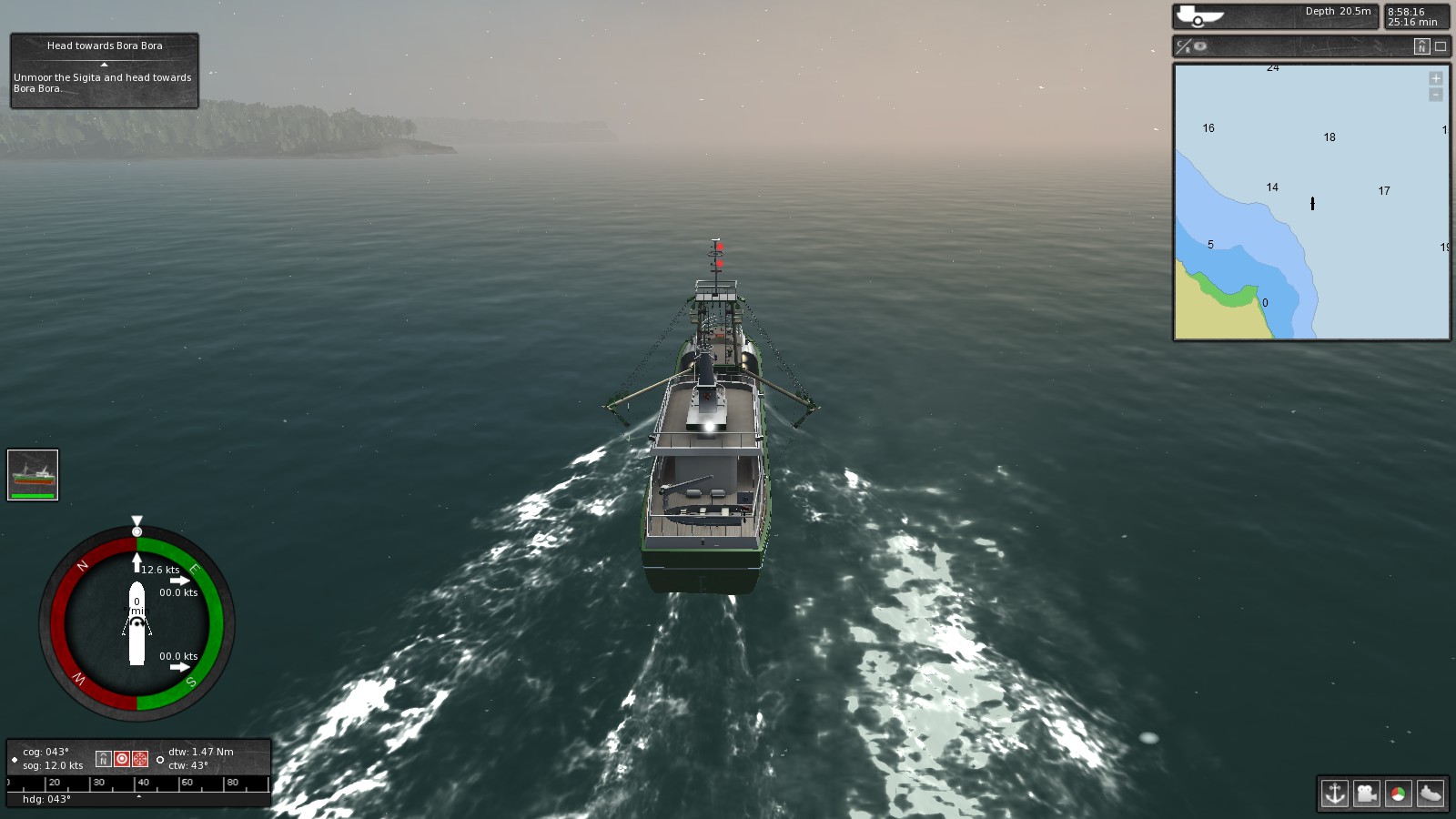Collapse the Head towards Bora Bora objective panel
The width and height of the screenshot is (1456, 819).
tap(103, 64)
